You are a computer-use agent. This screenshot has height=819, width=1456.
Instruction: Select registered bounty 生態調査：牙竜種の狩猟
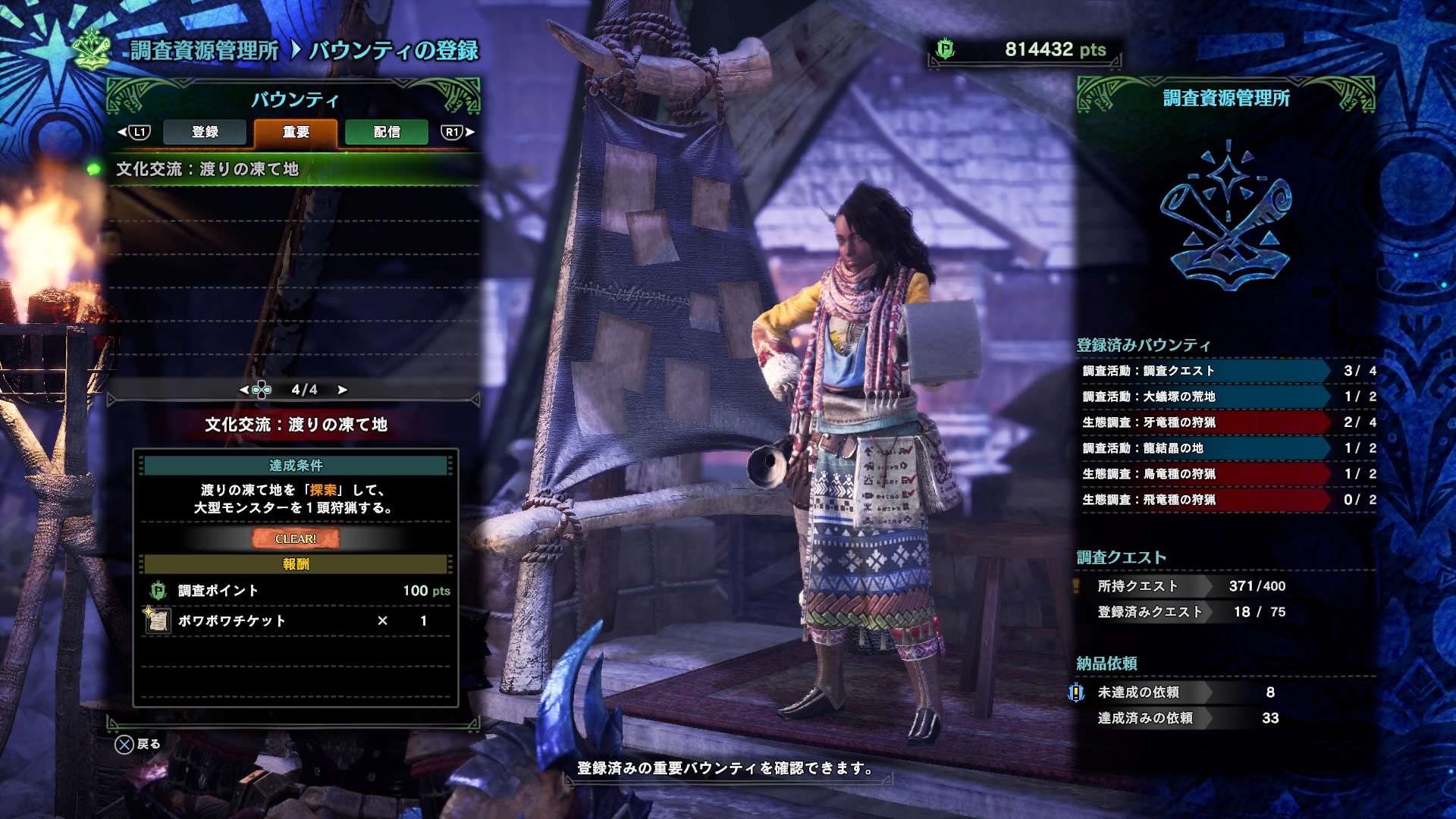[x=1206, y=422]
